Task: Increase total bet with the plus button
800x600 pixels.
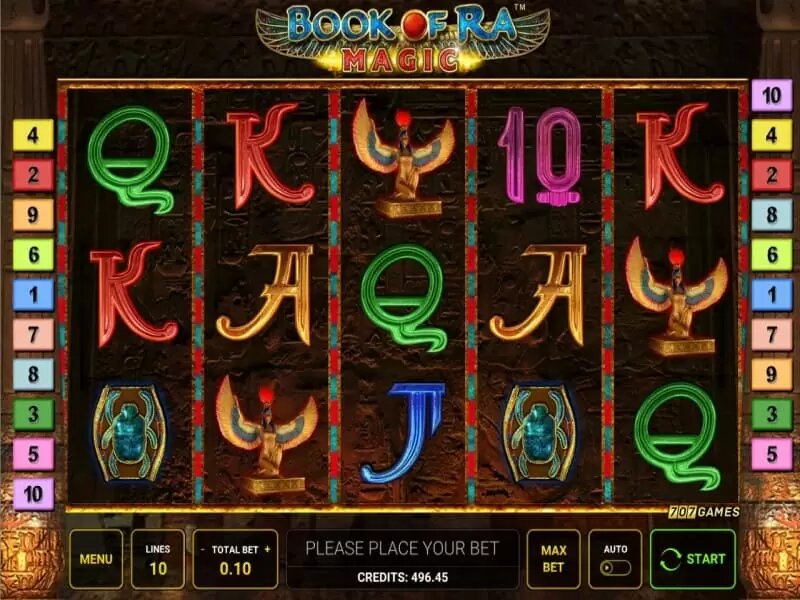Action: tap(267, 549)
